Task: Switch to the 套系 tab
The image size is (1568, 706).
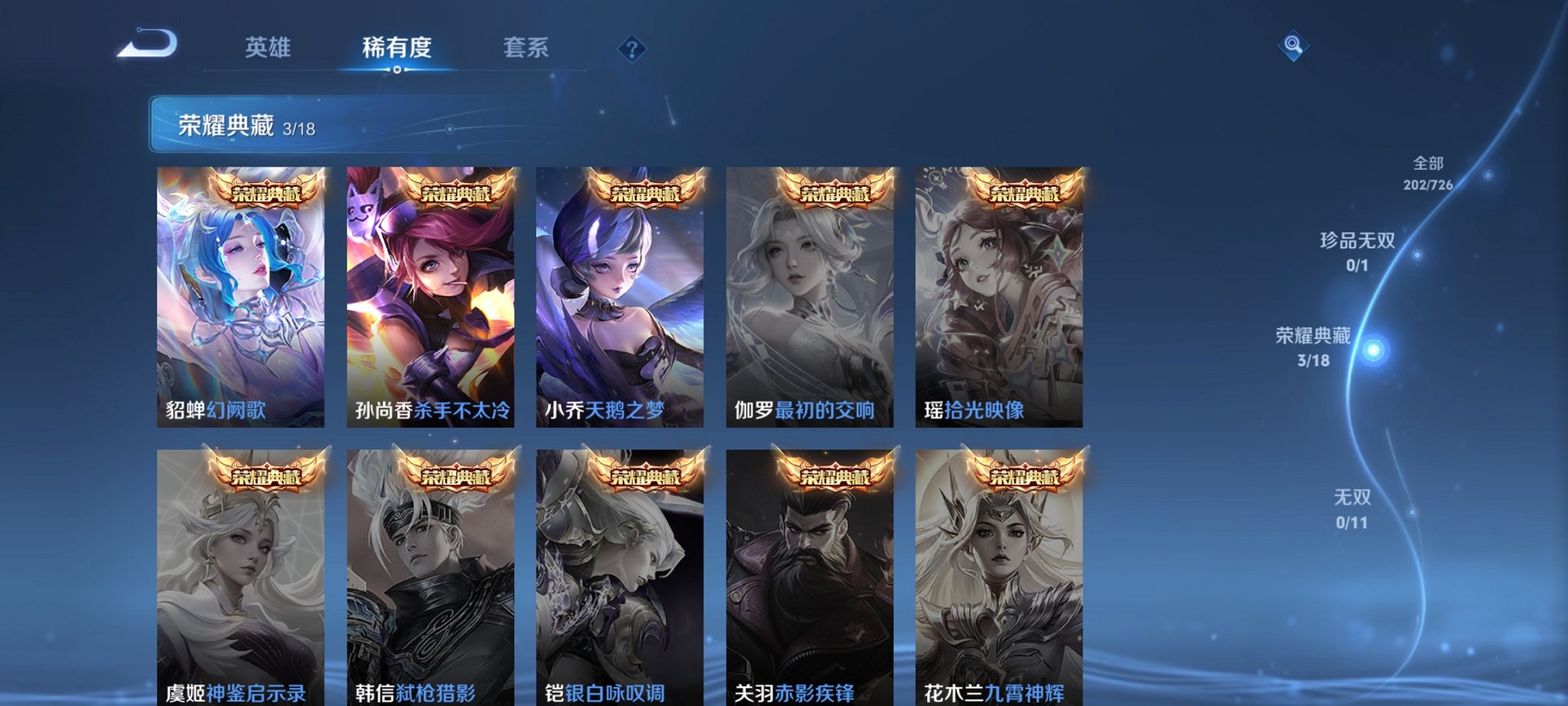Action: coord(527,48)
